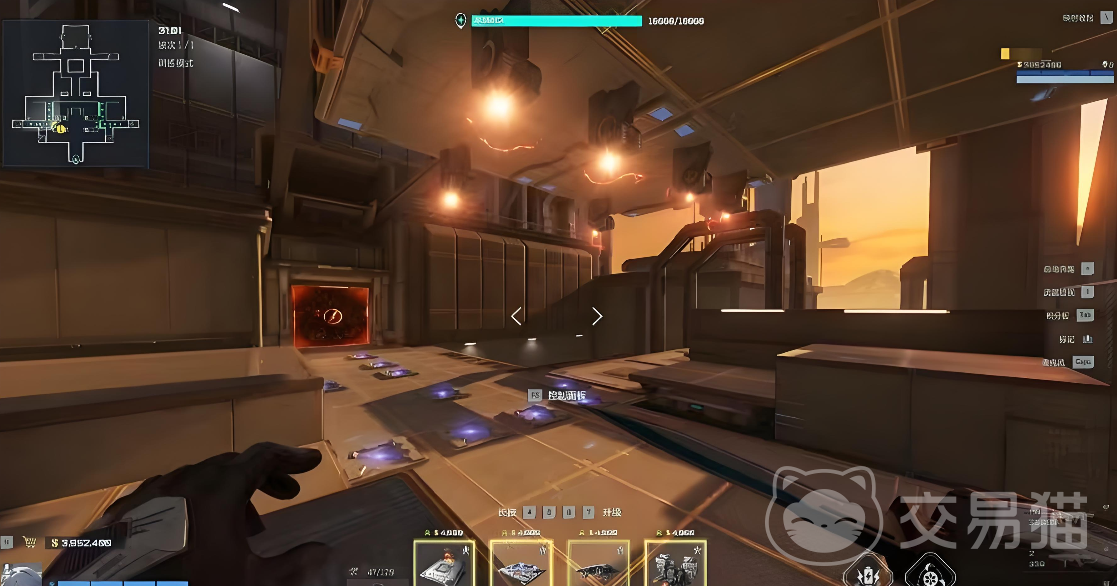Click the player portrait icon
The width and height of the screenshot is (1117, 586).
pyautogui.click(x=20, y=575)
